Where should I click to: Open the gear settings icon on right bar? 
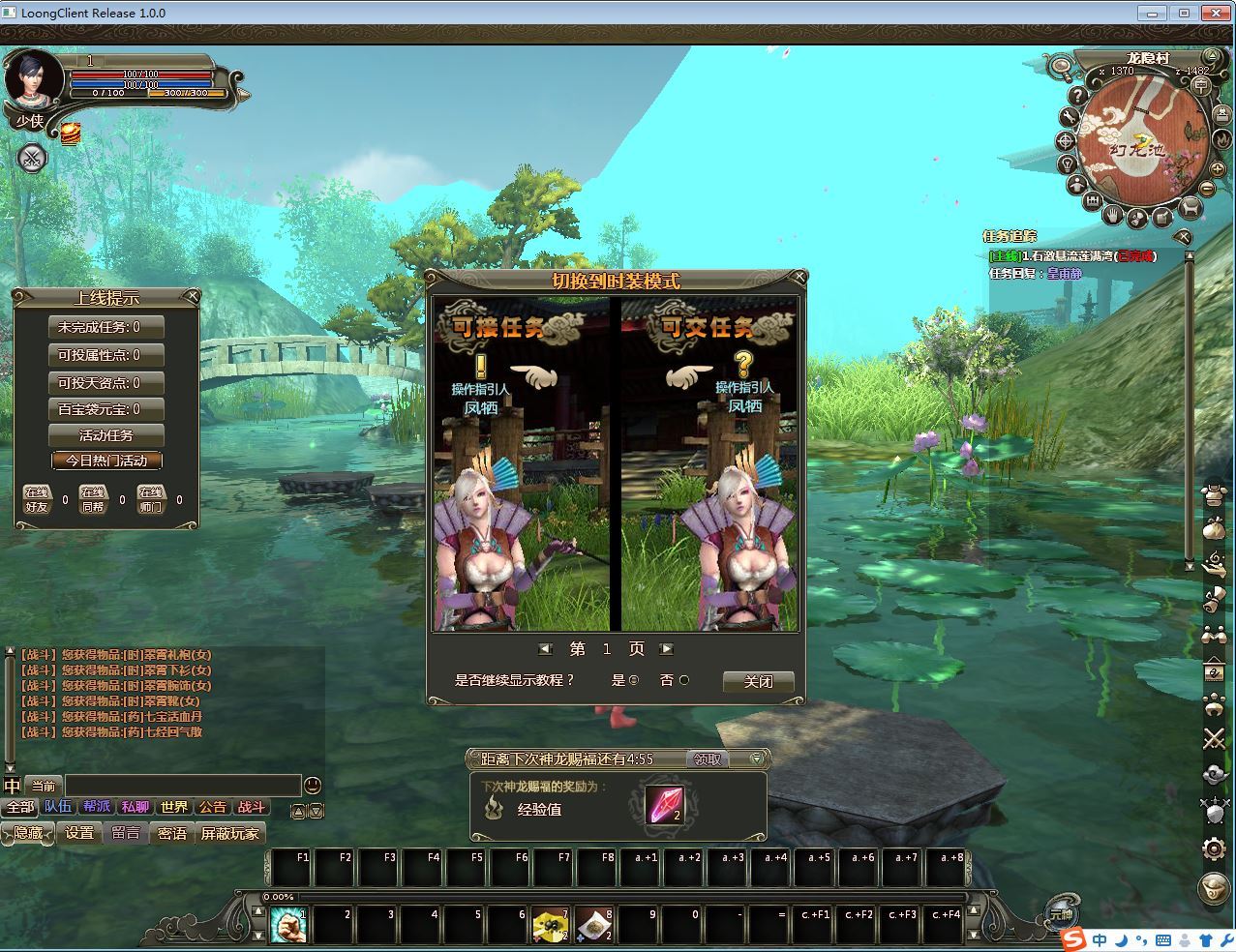click(1214, 849)
